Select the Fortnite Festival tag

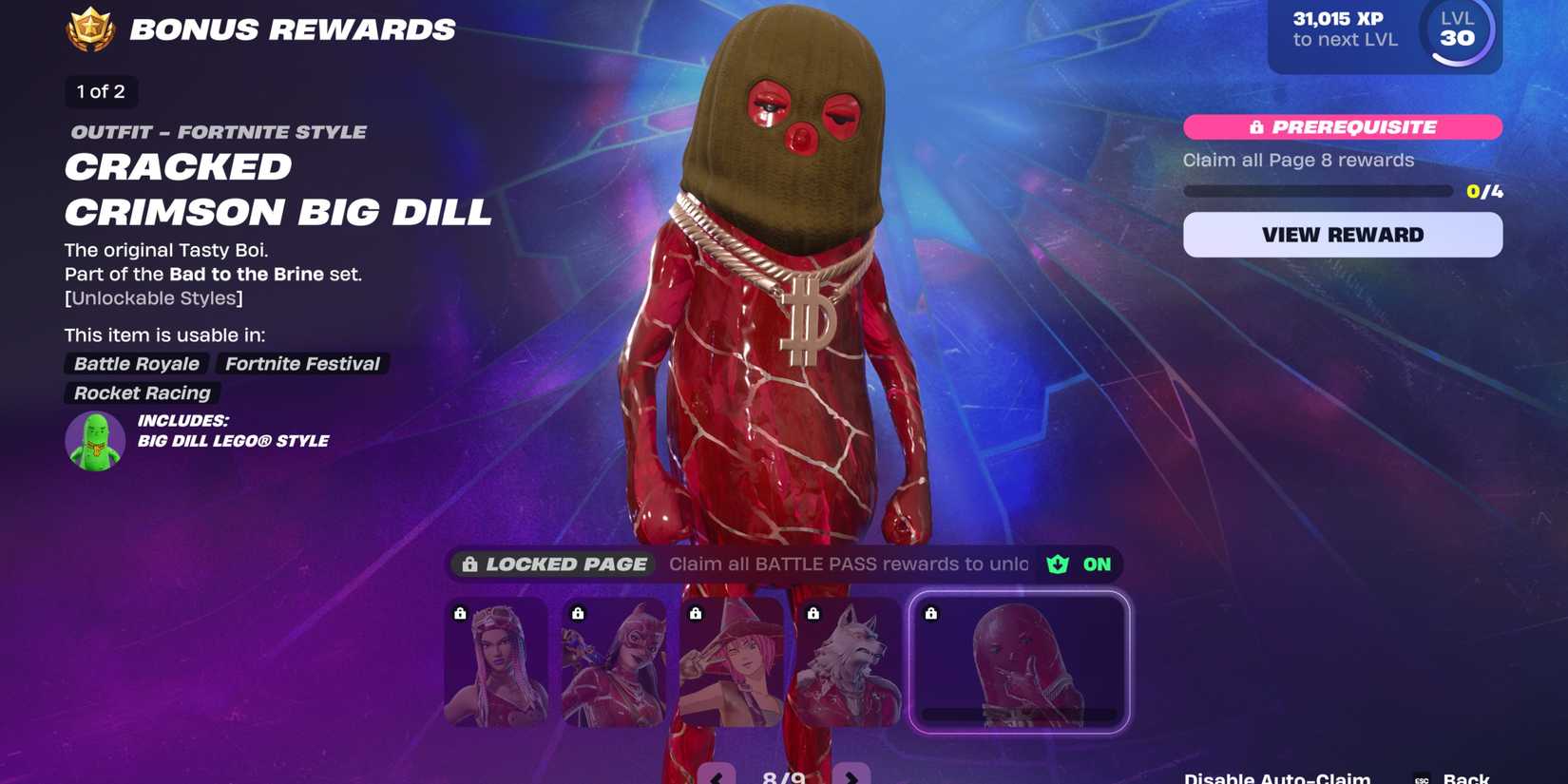[302, 363]
